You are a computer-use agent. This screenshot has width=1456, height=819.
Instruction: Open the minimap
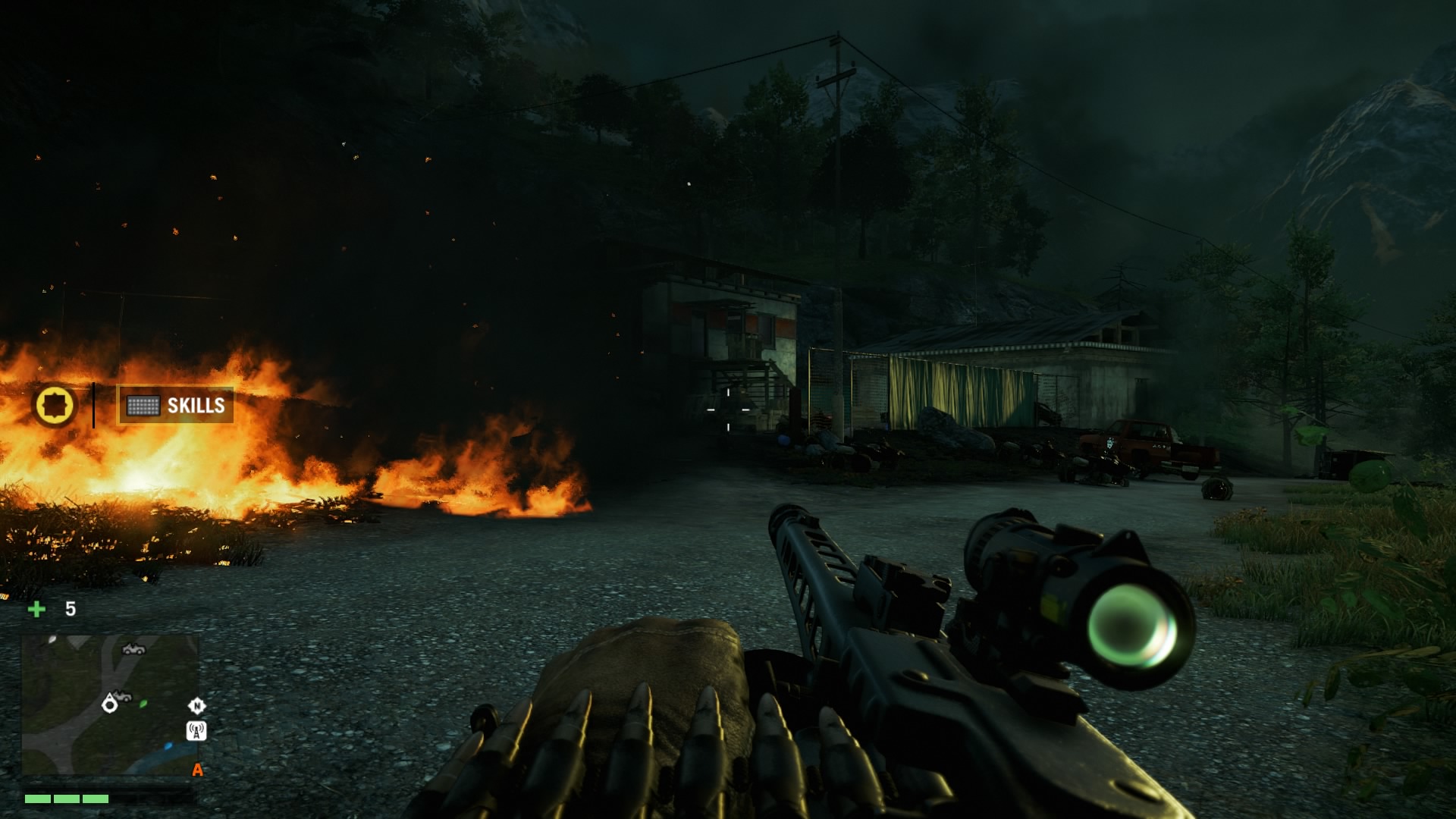coord(109,705)
